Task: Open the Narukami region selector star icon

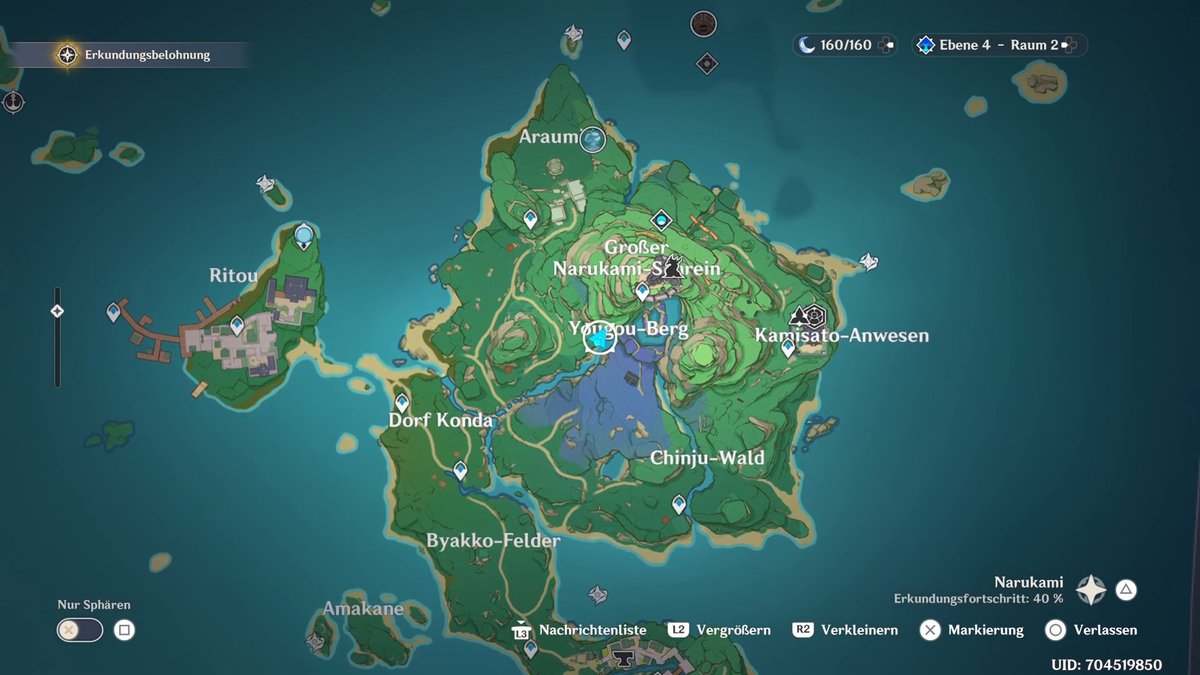Action: pos(1090,590)
